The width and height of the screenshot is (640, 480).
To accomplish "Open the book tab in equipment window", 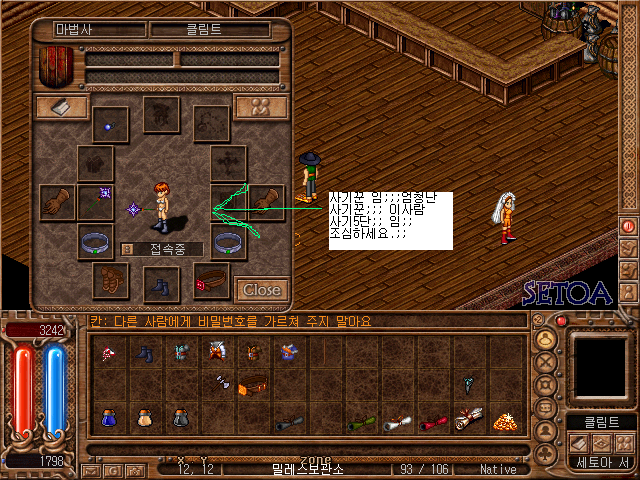I will (x=61, y=107).
